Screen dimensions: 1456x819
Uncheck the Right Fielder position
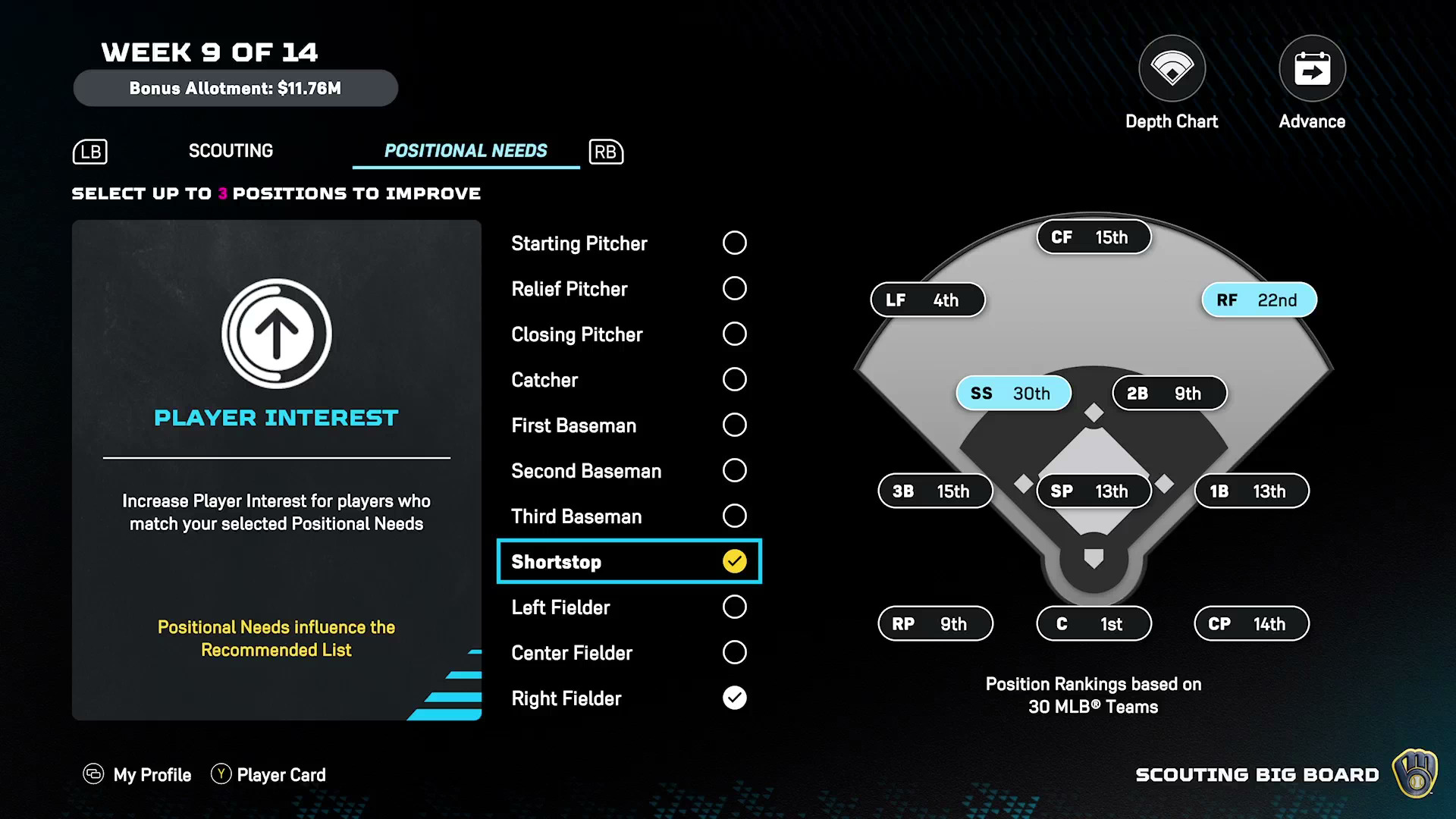click(x=734, y=698)
